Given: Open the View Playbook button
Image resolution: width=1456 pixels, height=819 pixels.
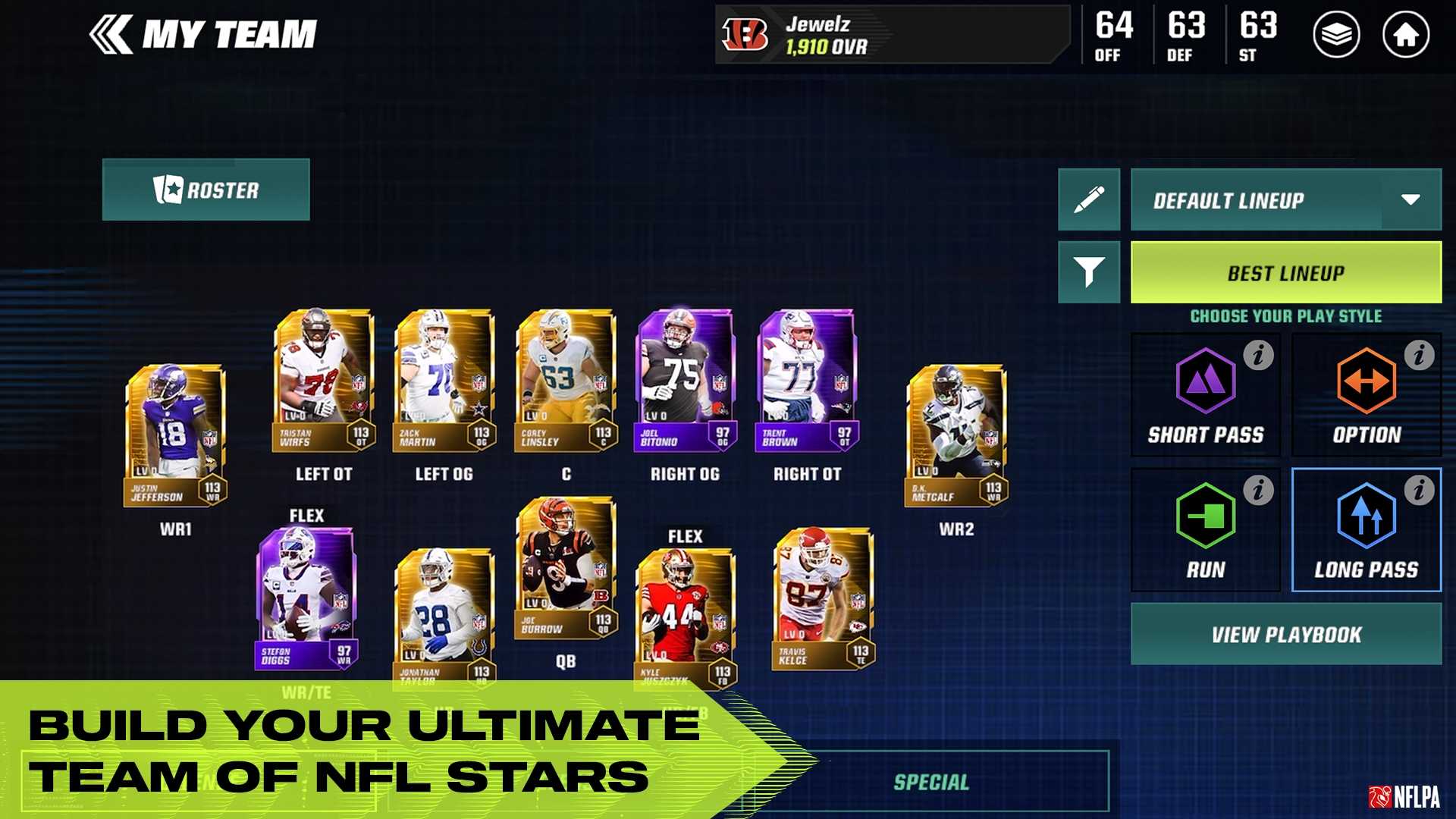Looking at the screenshot, I should [1285, 634].
